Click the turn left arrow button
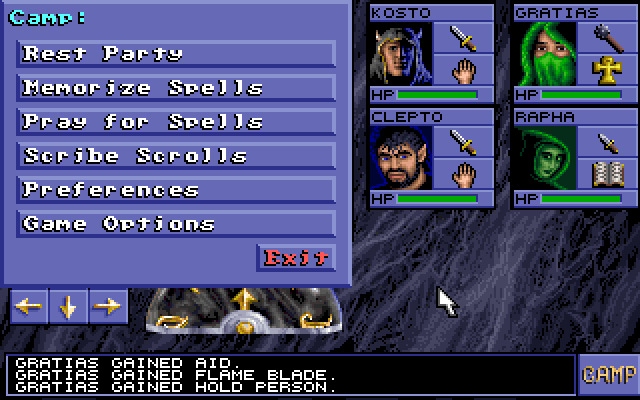 pos(28,307)
